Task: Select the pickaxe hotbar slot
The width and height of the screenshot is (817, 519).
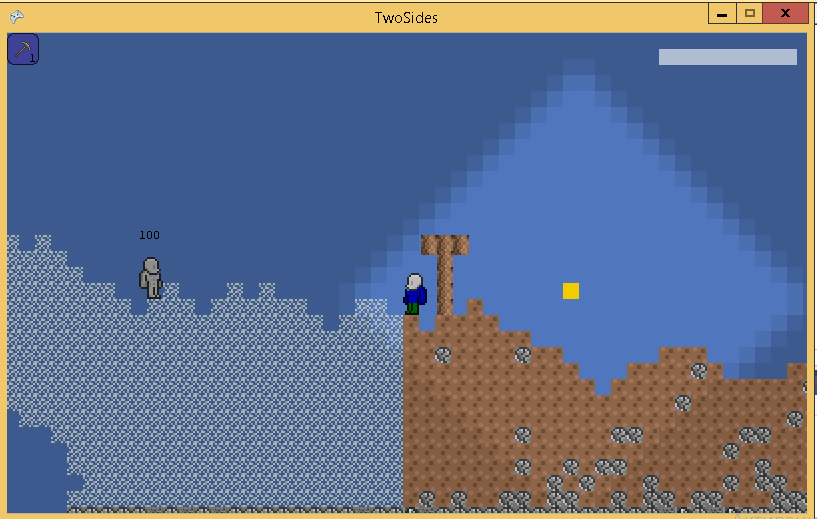Action: pos(23,49)
